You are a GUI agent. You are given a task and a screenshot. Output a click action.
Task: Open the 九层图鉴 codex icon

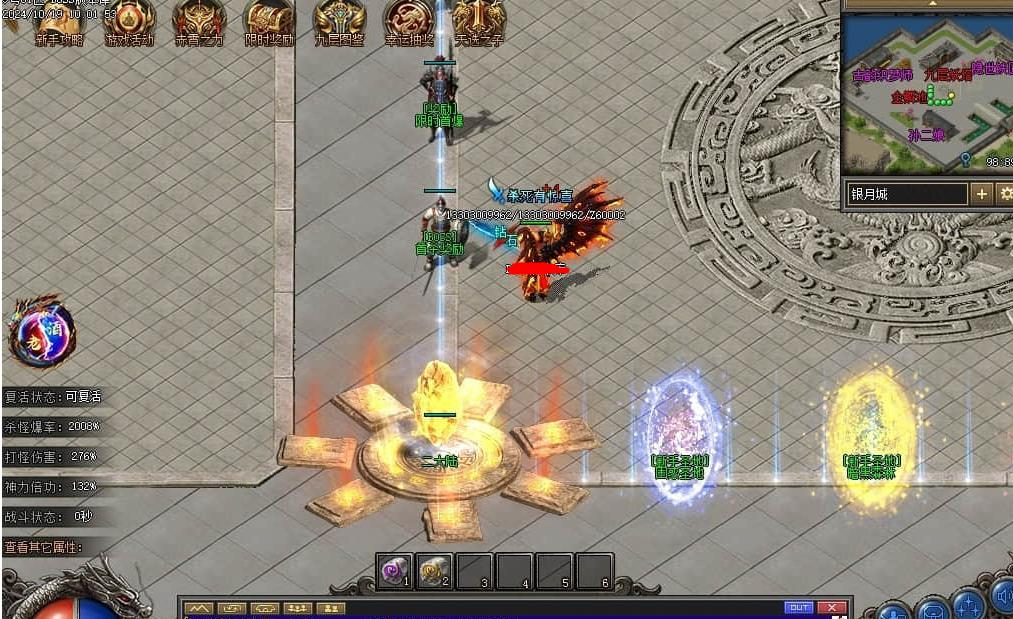coord(339,21)
